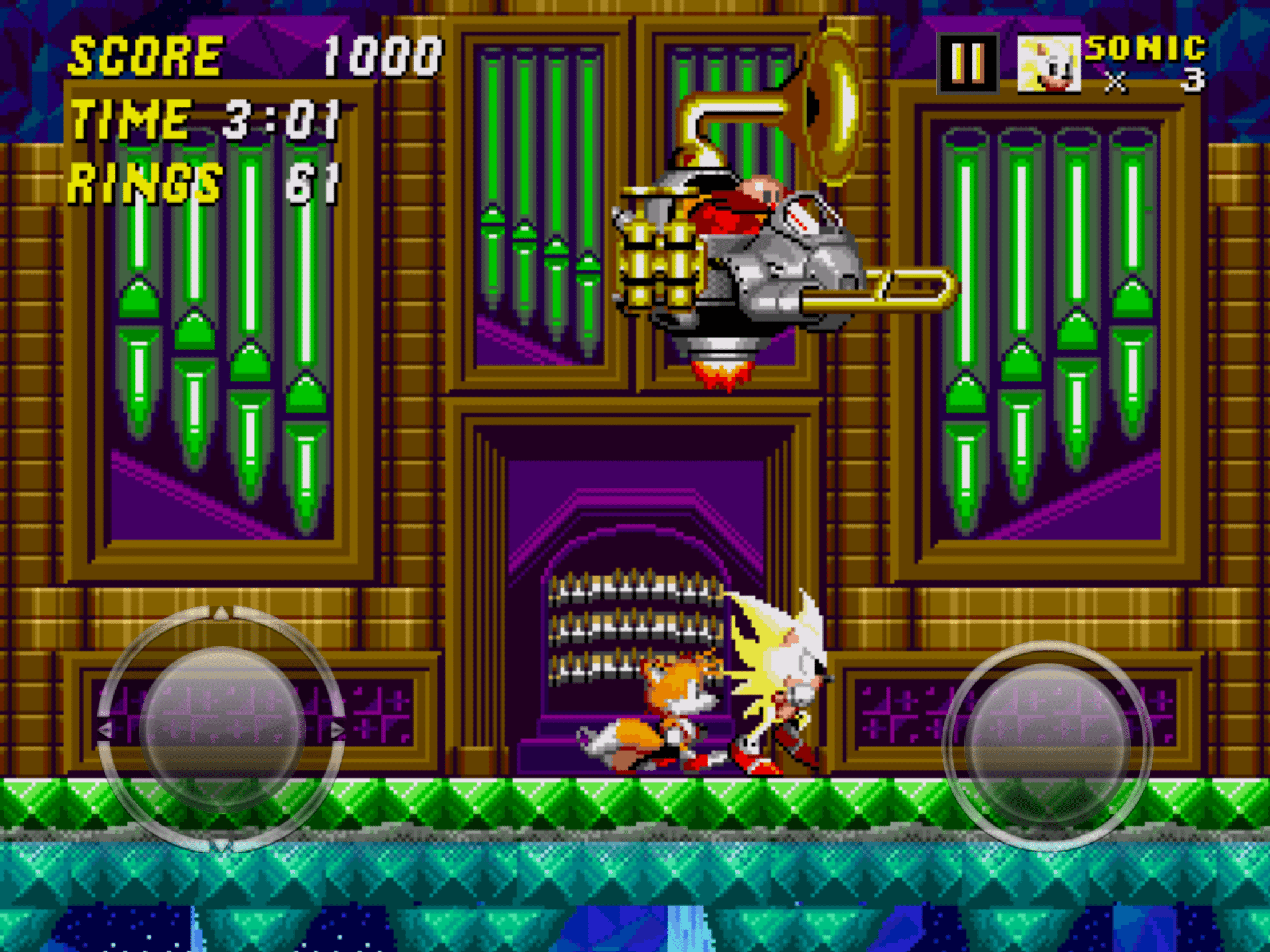Tap the round jump action button
This screenshot has height=952, width=1270.
click(1047, 745)
